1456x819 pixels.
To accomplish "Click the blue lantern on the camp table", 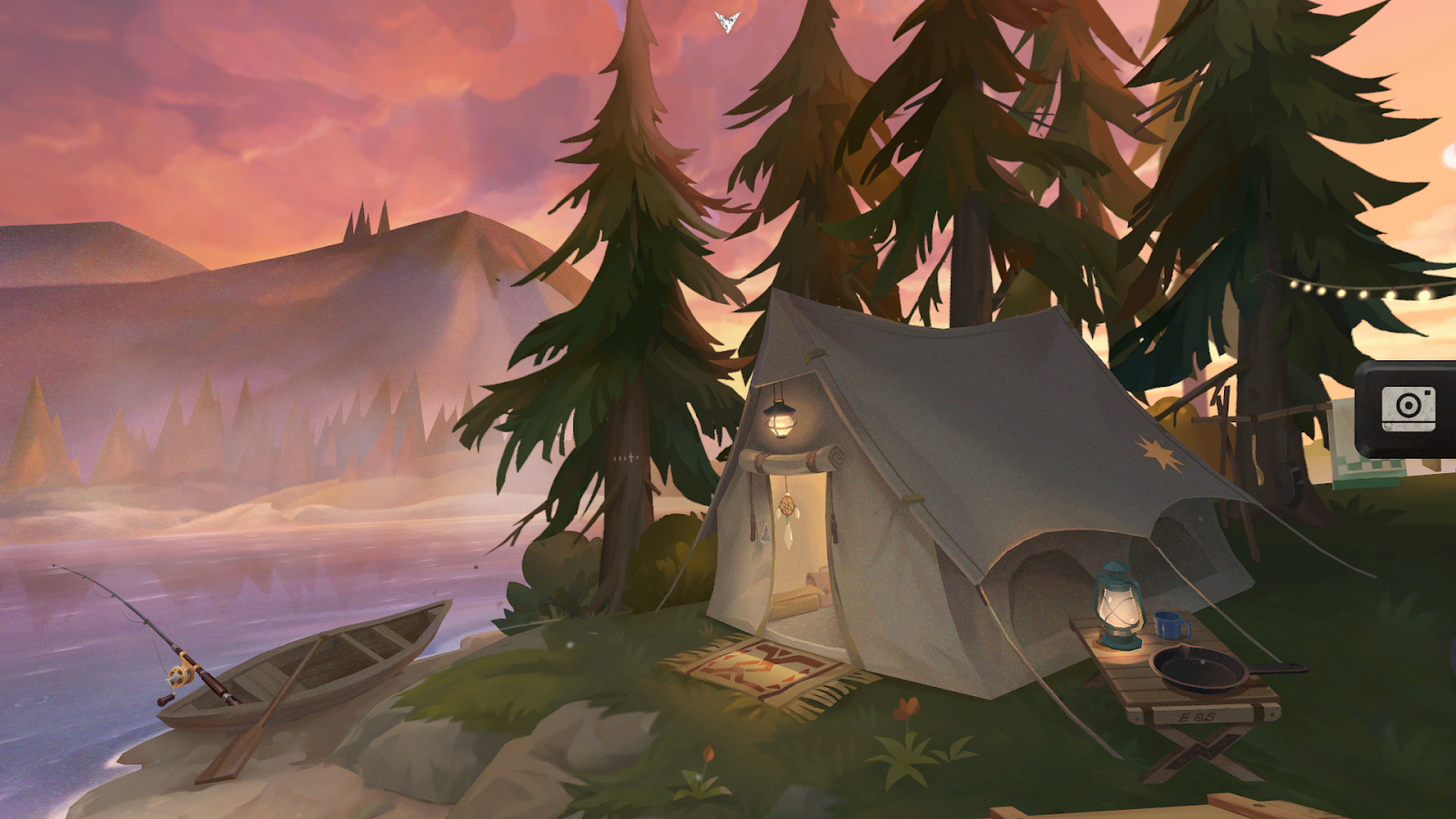I will 1116,608.
